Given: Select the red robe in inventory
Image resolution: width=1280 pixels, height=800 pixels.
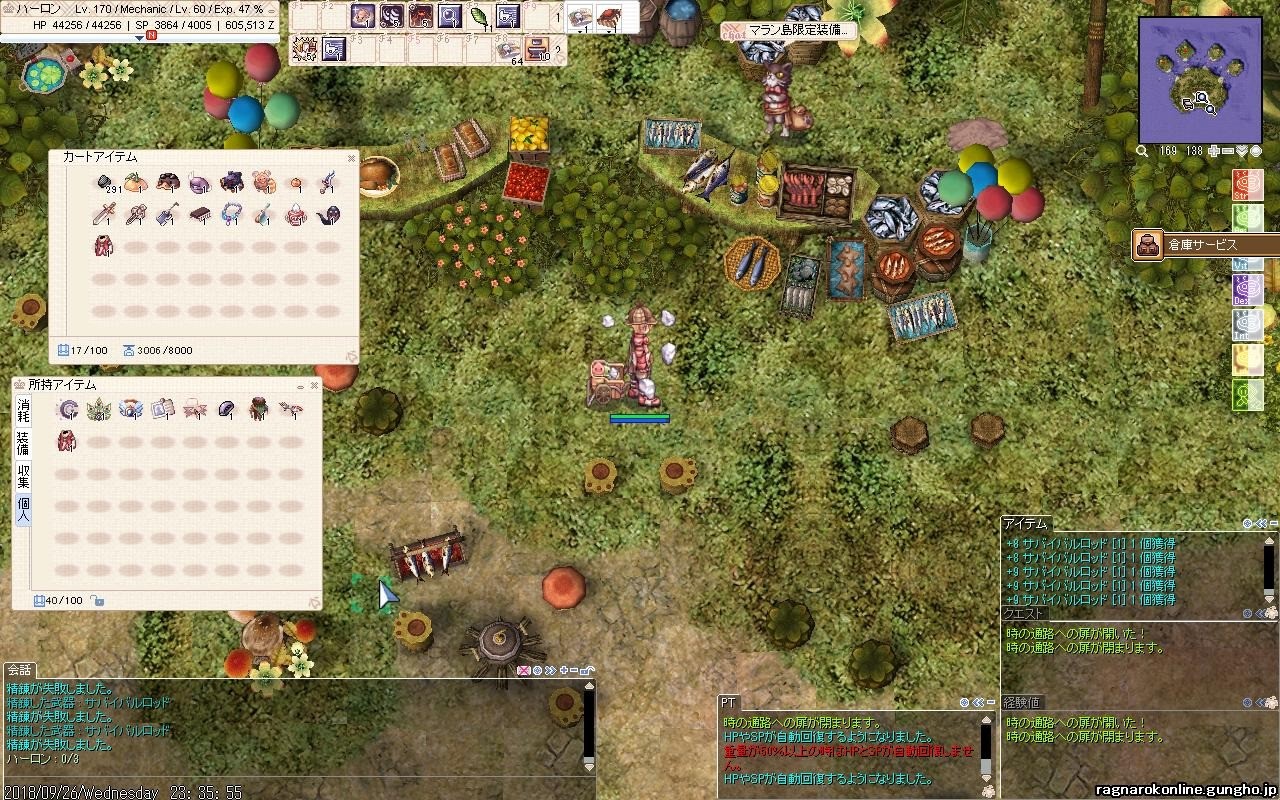Looking at the screenshot, I should click(68, 440).
